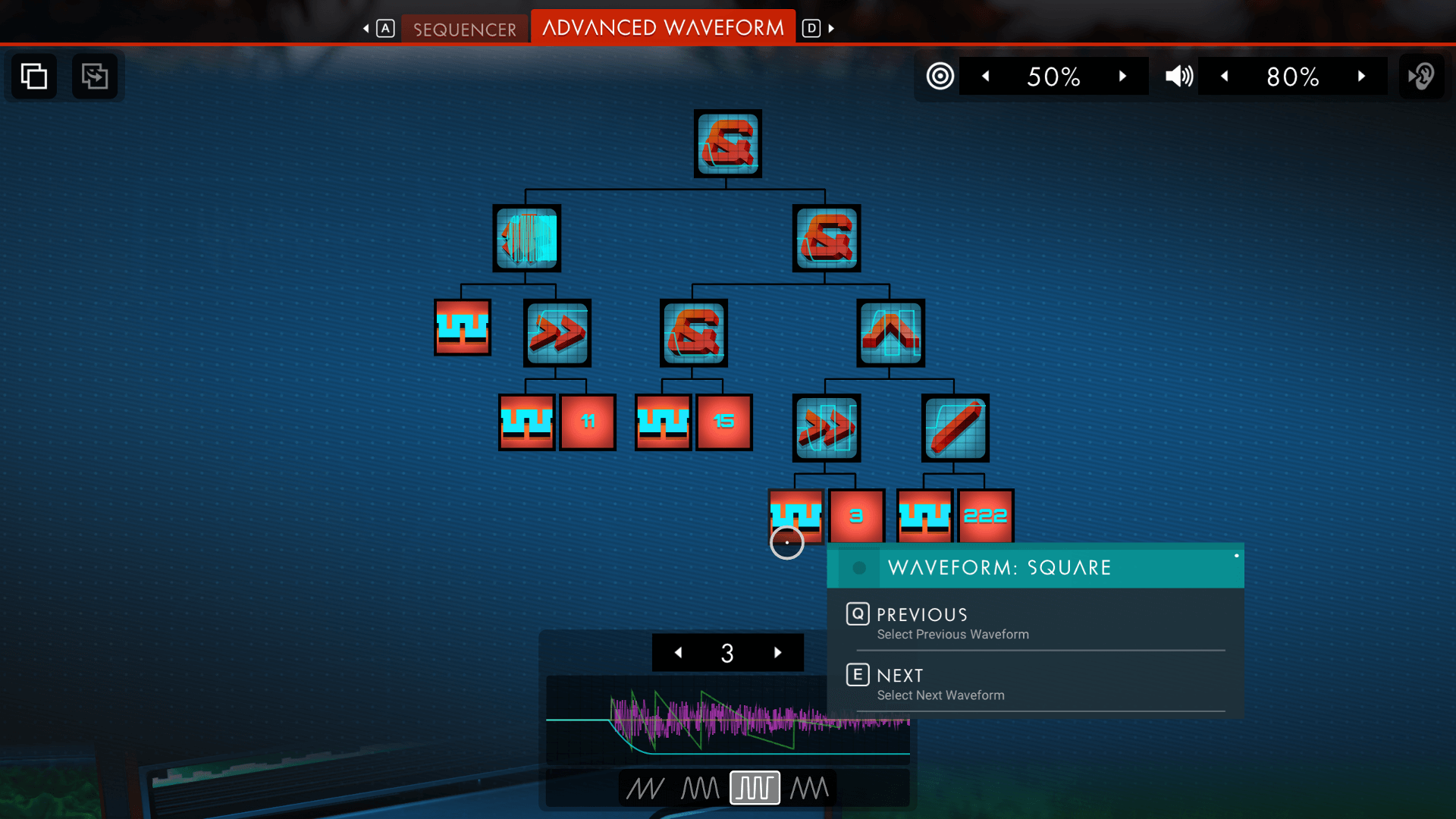Image resolution: width=1456 pixels, height=819 pixels.
Task: Select the root node of the tree
Action: coord(727,143)
